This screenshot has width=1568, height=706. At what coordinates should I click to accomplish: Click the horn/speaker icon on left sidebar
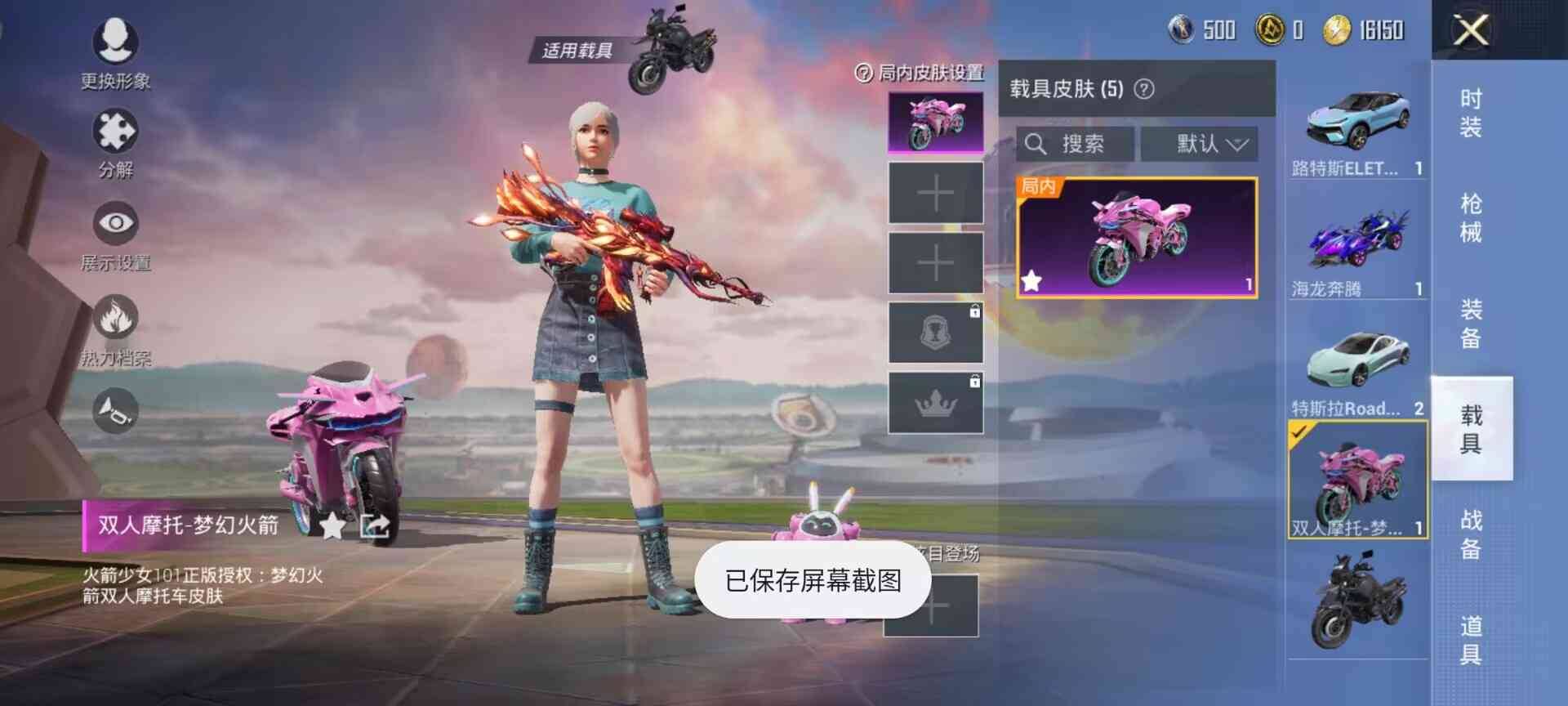116,409
